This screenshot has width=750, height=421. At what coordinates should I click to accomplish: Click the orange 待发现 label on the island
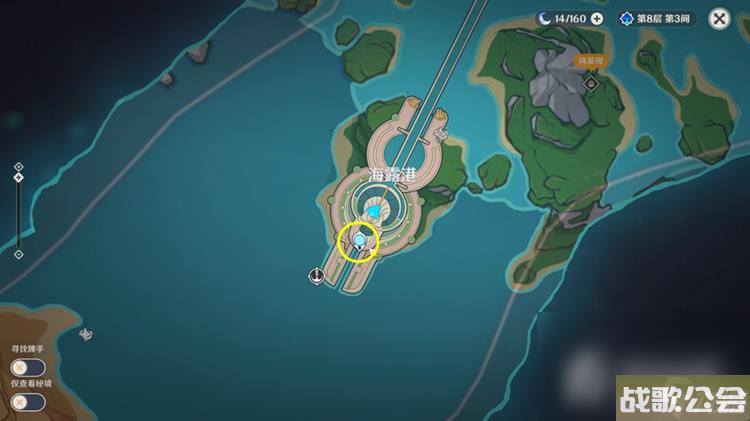click(x=591, y=60)
